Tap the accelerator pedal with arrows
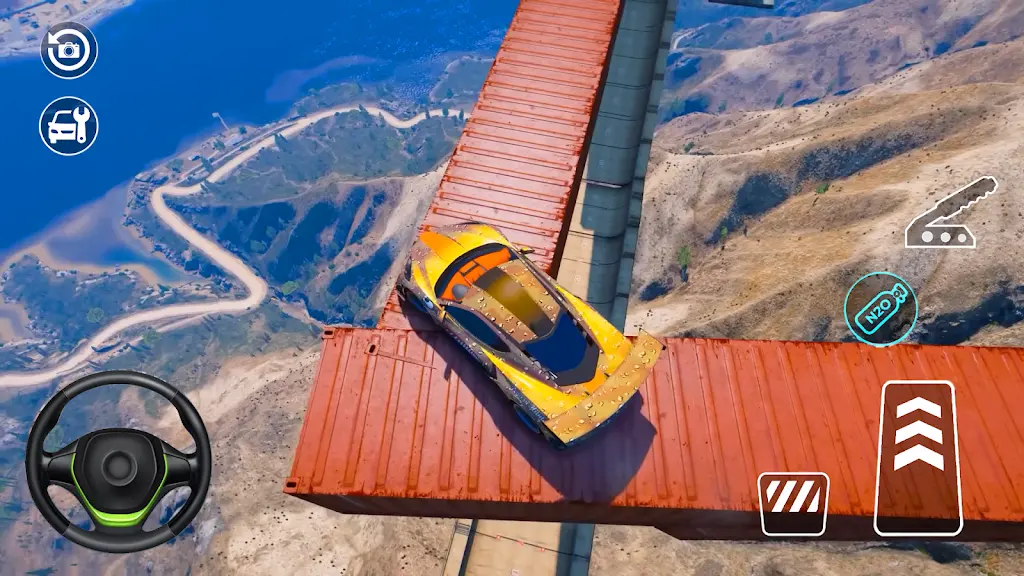Image resolution: width=1024 pixels, height=576 pixels. point(918,457)
